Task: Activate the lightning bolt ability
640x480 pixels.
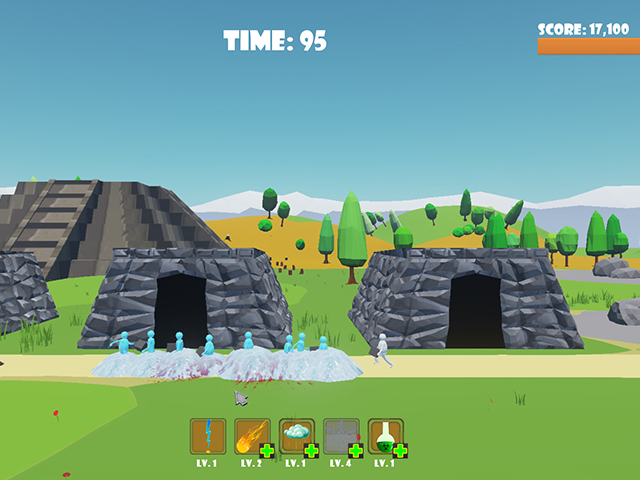Action: click(208, 435)
